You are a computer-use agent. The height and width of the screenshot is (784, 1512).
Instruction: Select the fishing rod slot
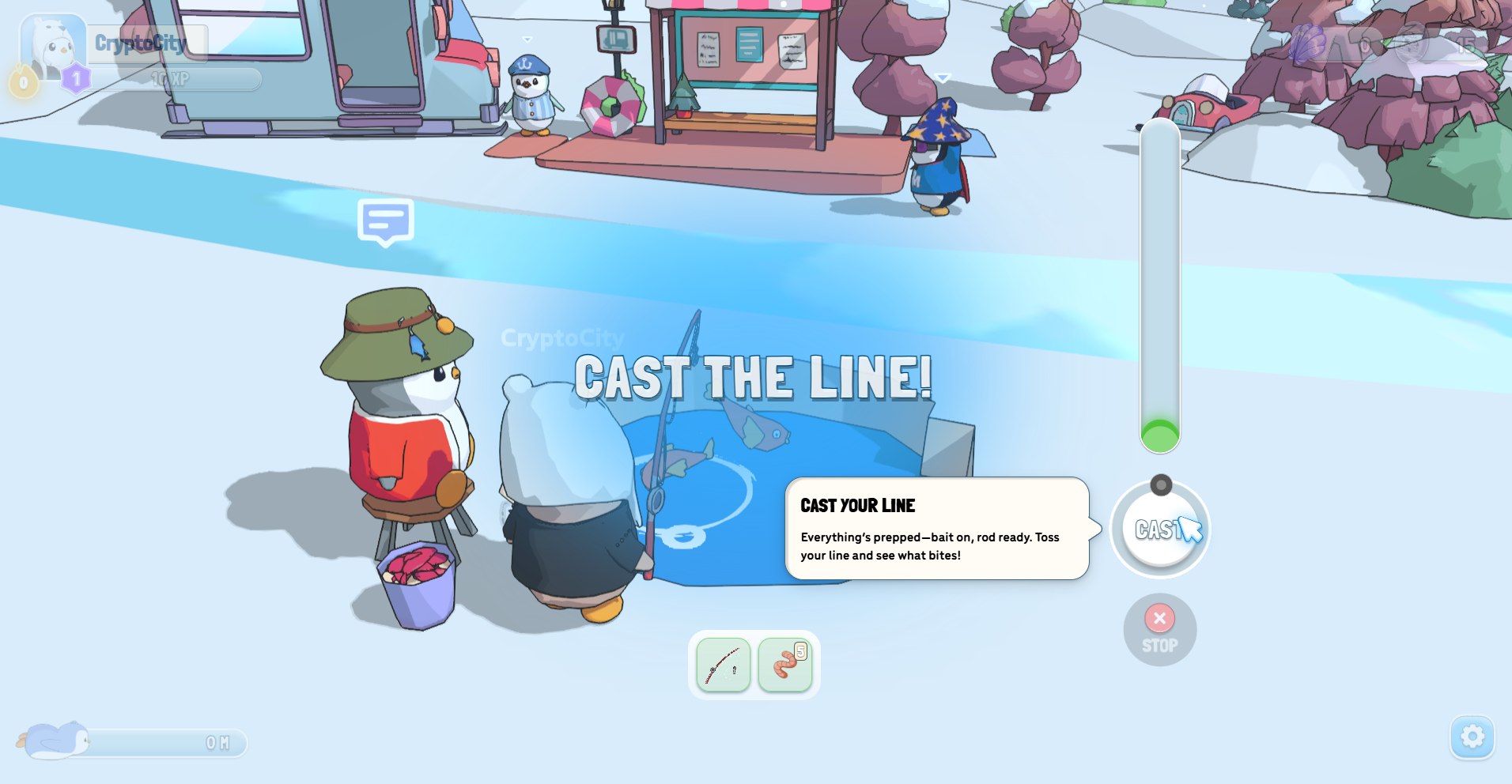[723, 665]
